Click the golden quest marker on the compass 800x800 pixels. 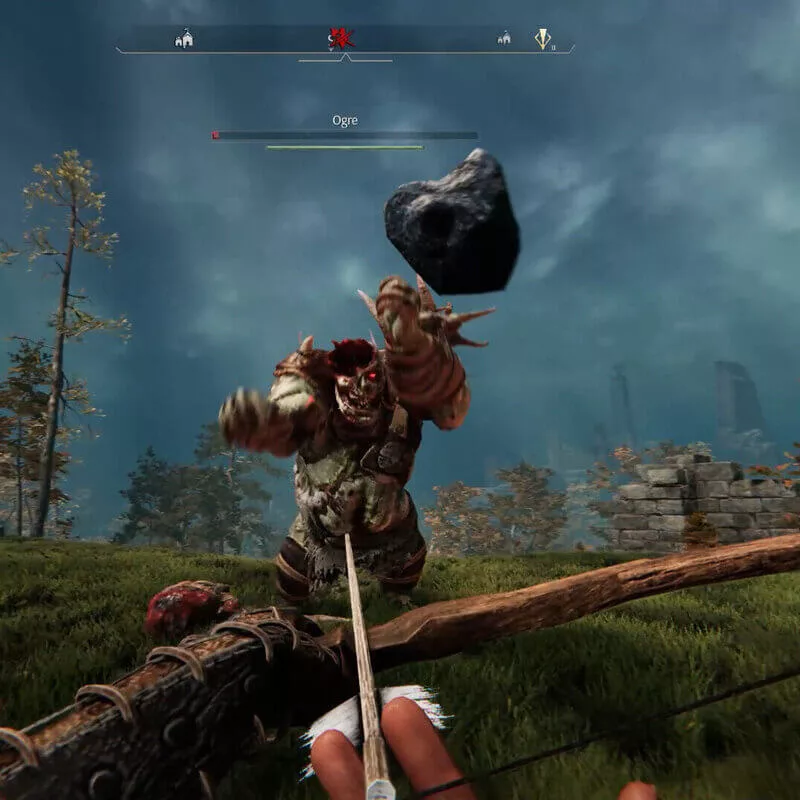(x=542, y=39)
